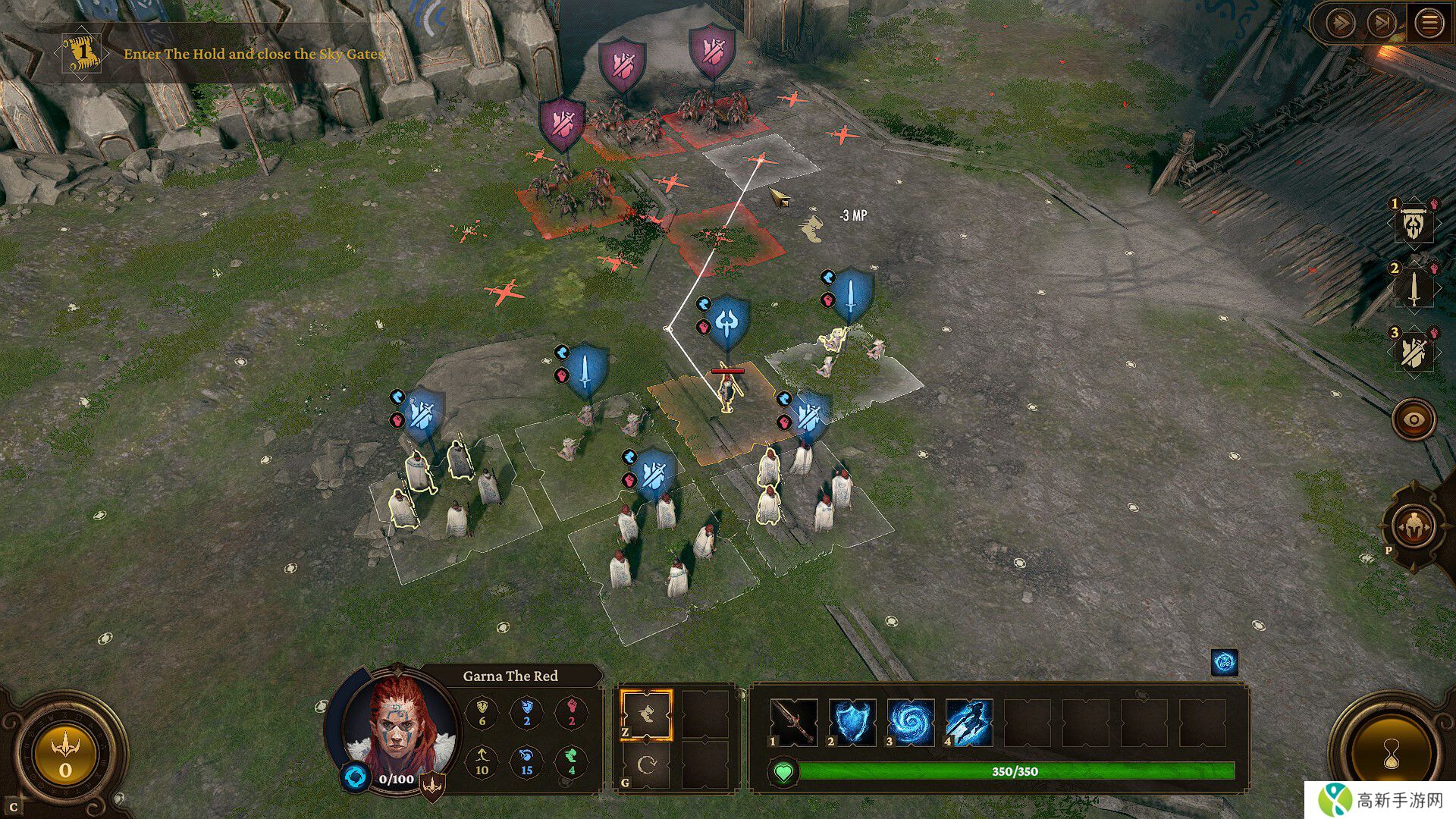Click the blue swirl status icon above hotbar
Image resolution: width=1456 pixels, height=819 pixels.
tap(1224, 662)
